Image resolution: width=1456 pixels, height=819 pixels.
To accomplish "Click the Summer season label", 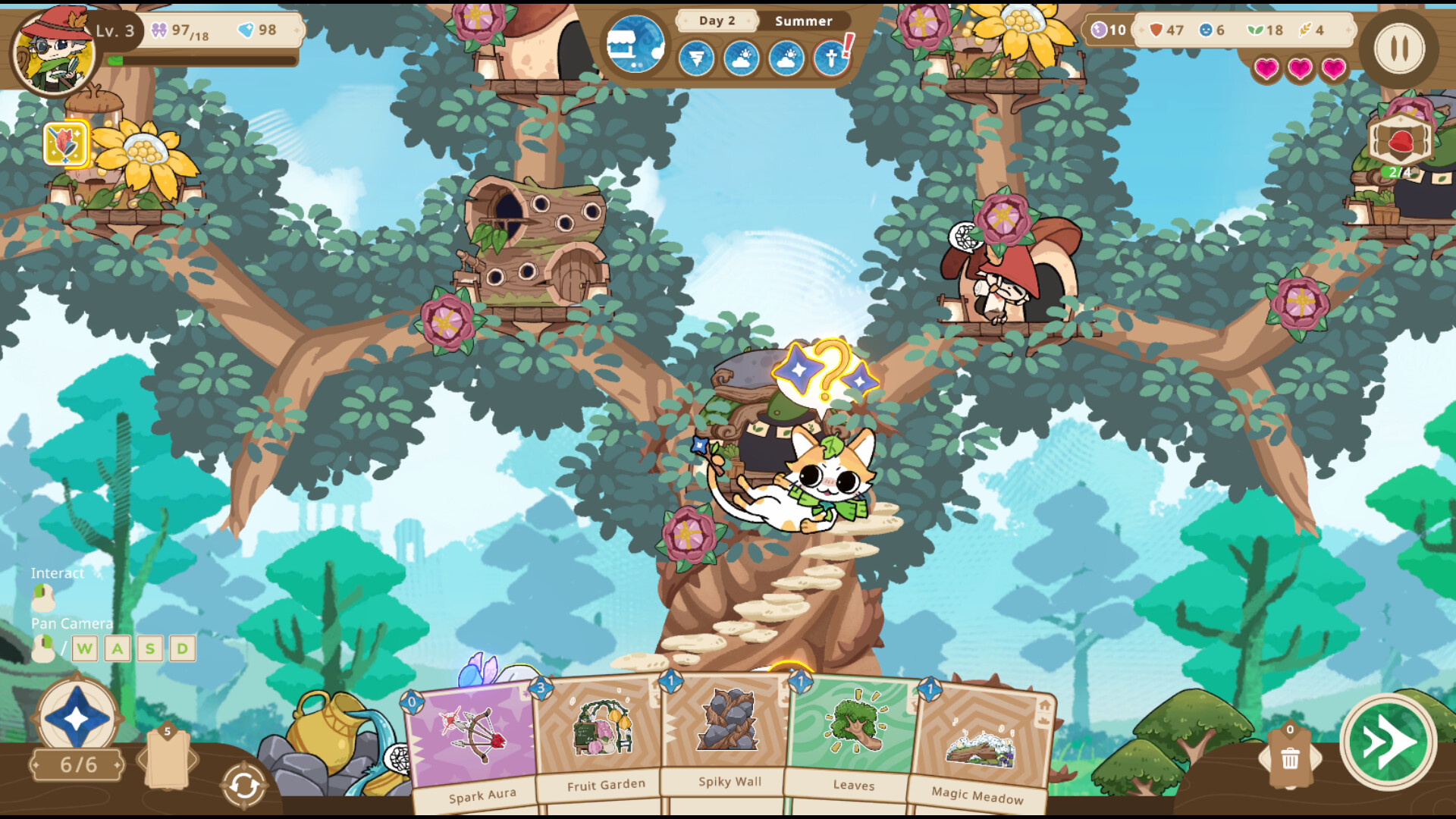I will [802, 20].
